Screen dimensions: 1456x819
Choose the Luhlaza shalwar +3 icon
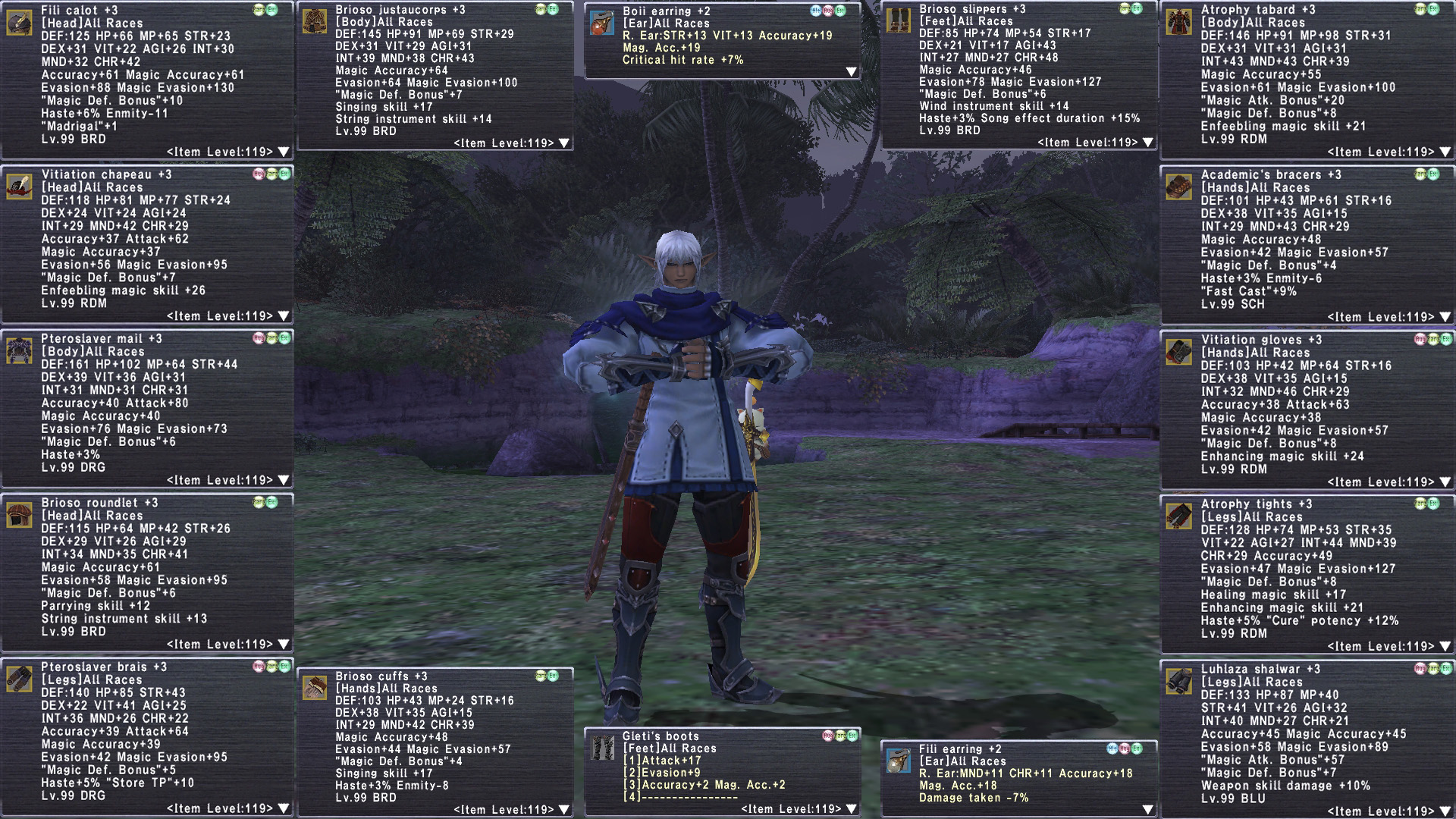point(1178,682)
